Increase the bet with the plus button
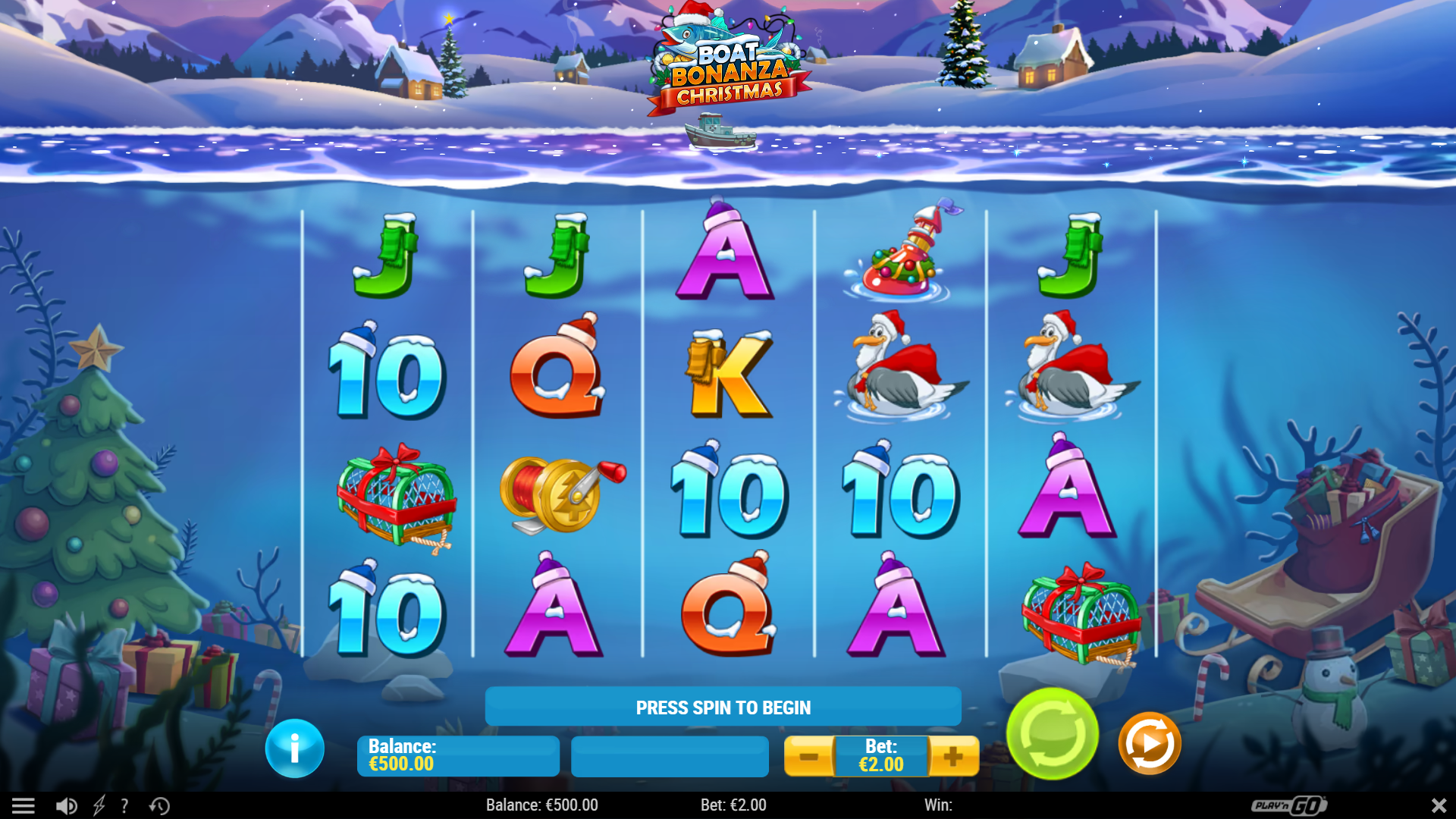This screenshot has width=1456, height=819. pos(953,756)
